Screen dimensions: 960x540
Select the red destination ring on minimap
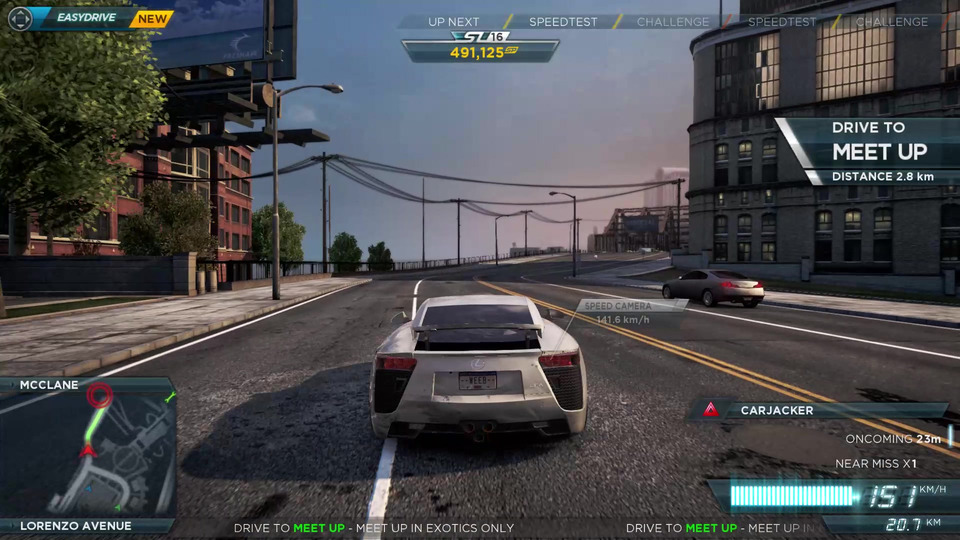[98, 395]
